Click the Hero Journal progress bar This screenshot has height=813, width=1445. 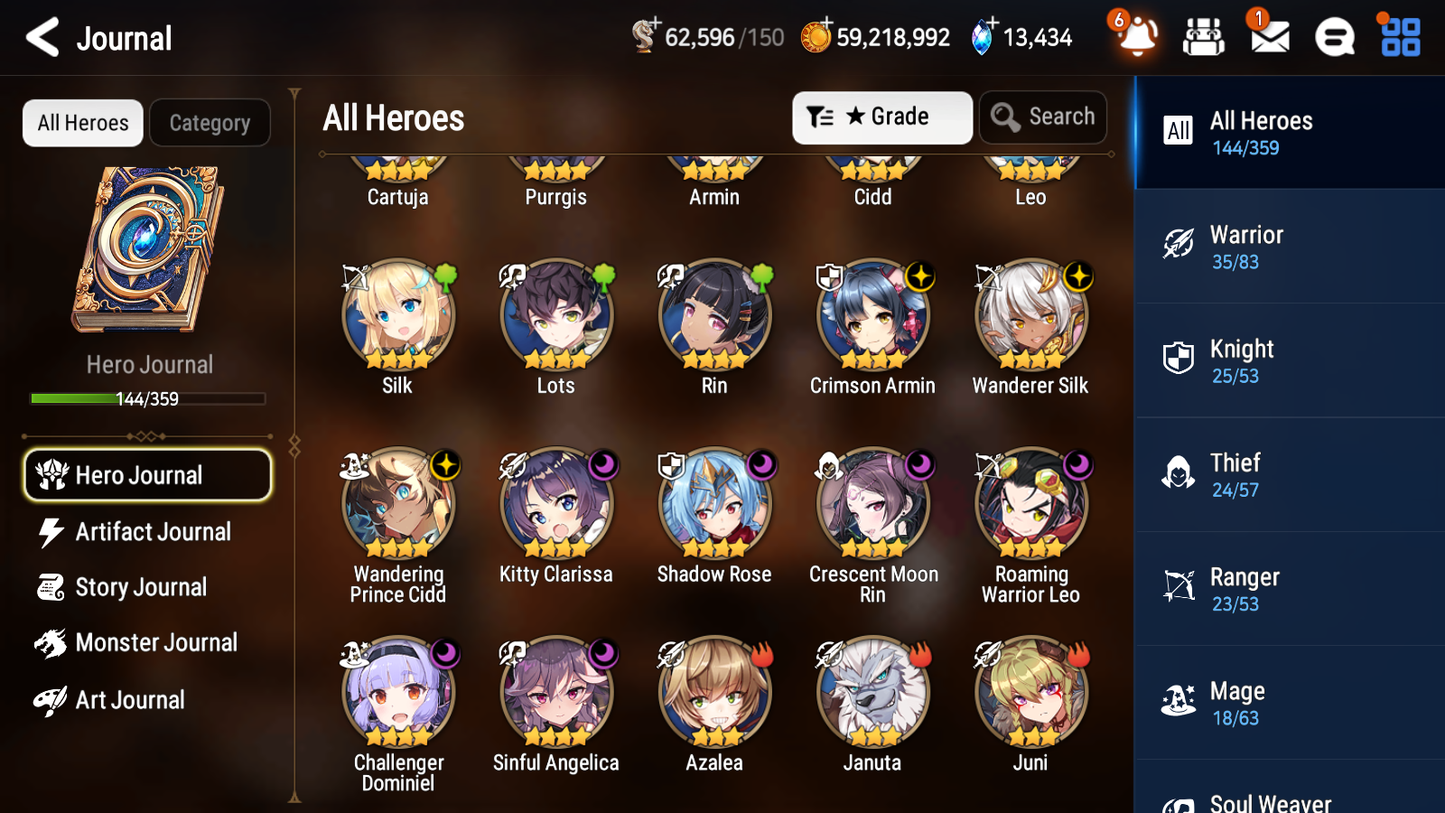pos(148,398)
